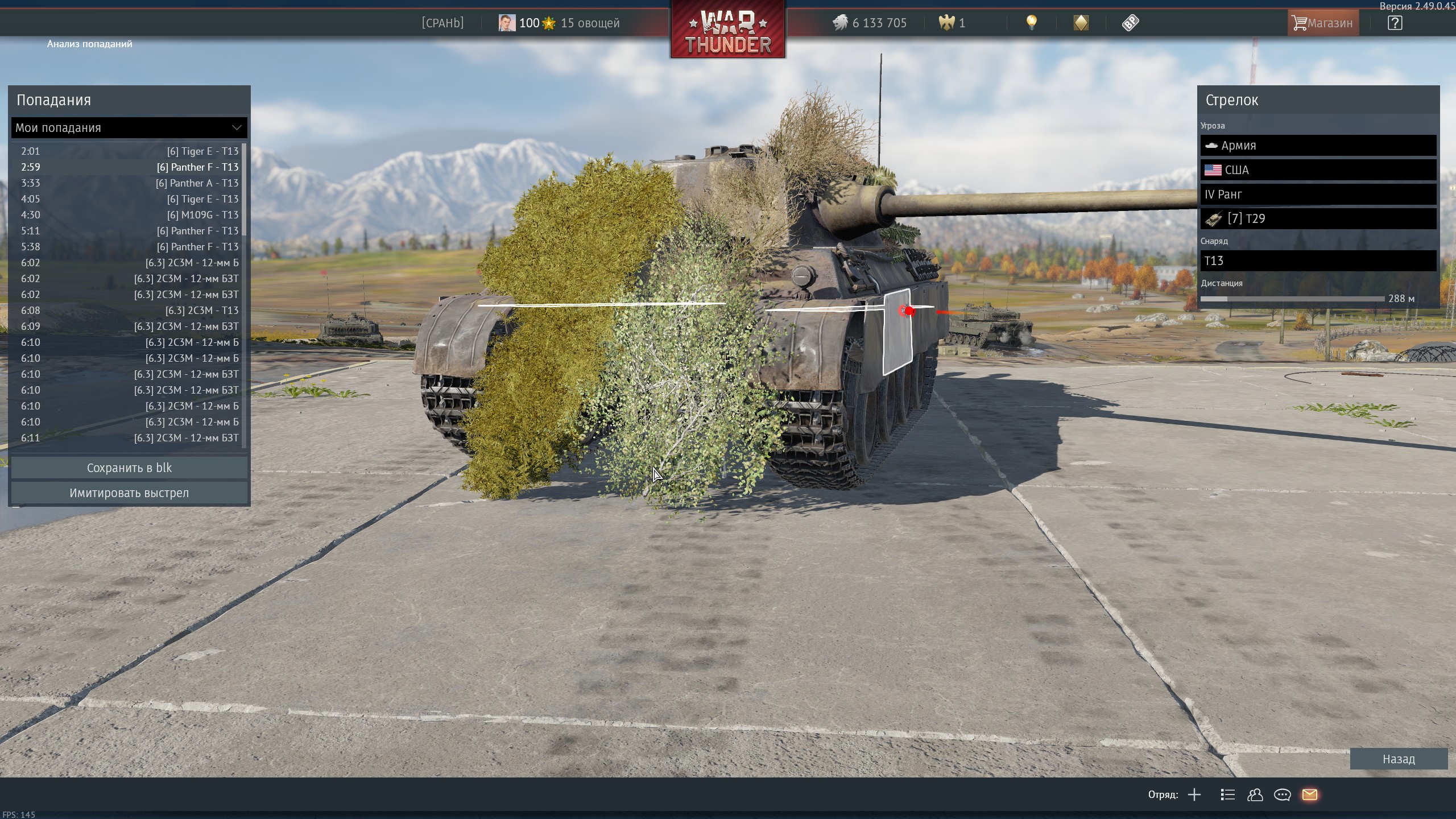Open the shell selector showing T13
Screen dimensions: 1456x819
[x=1318, y=261]
